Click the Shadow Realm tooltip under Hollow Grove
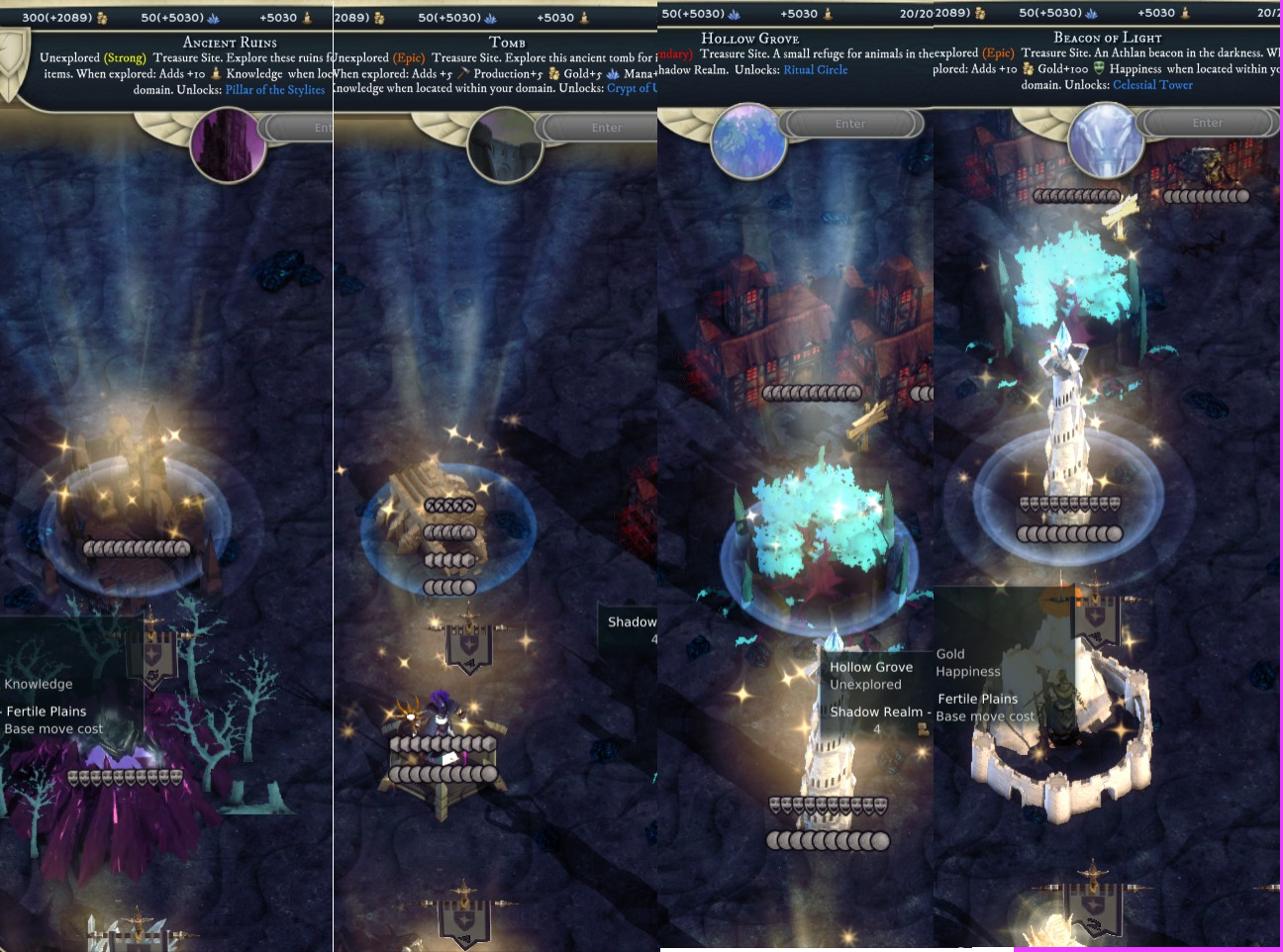Screen dimensions: 1283x952 [877, 712]
